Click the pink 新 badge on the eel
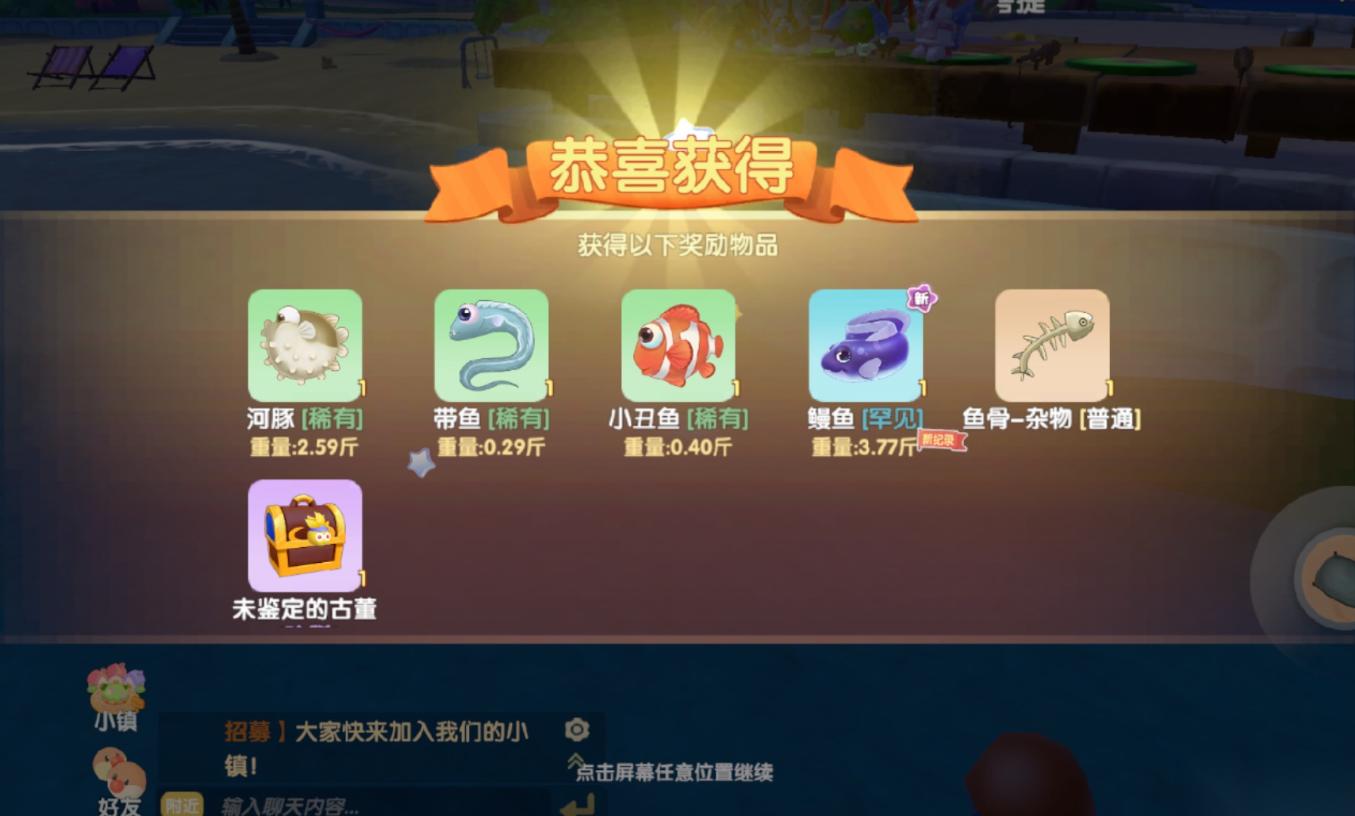Screen dimensions: 1355x816 (919, 297)
